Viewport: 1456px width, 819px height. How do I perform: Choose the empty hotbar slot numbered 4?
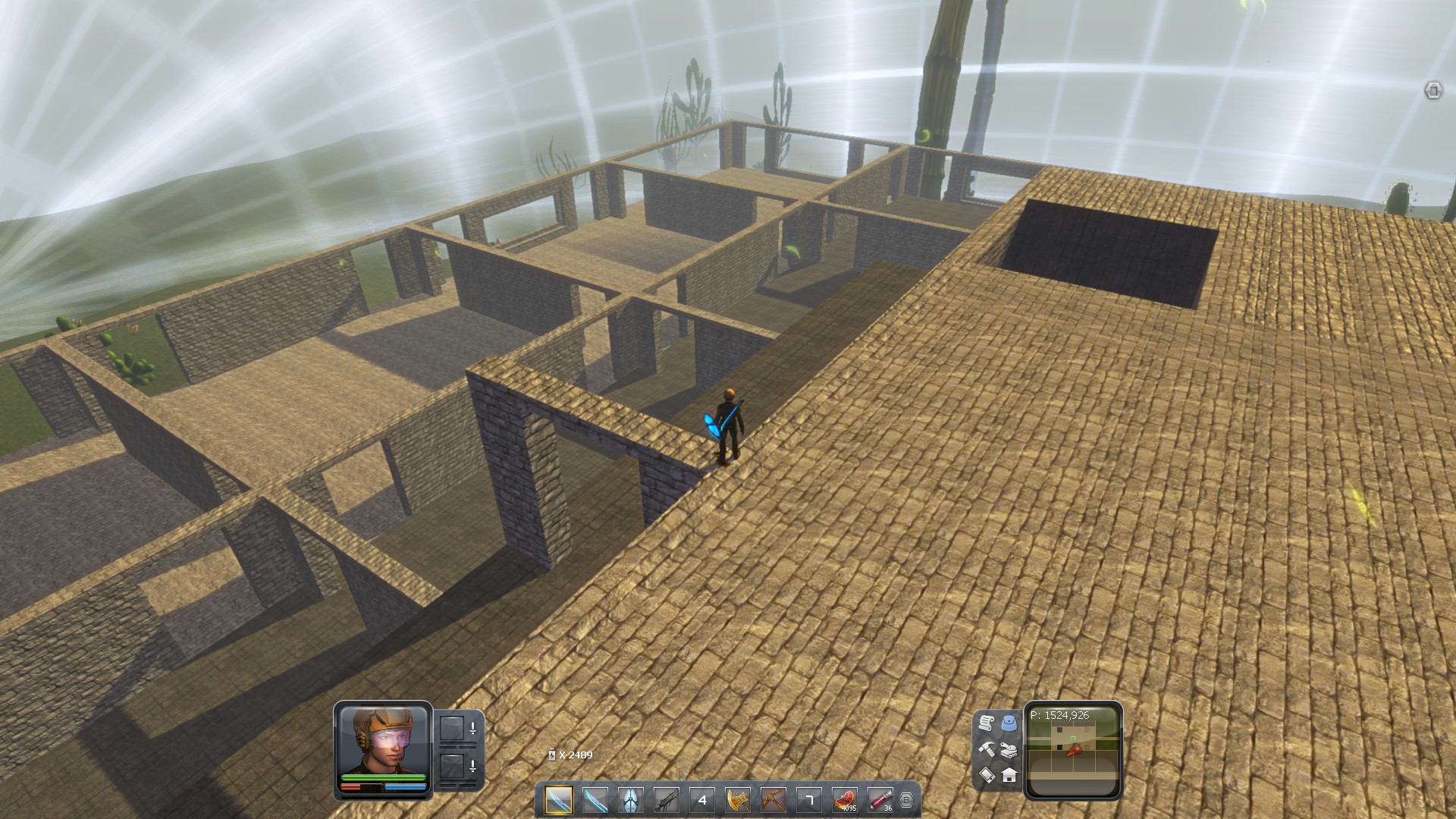coord(701,800)
